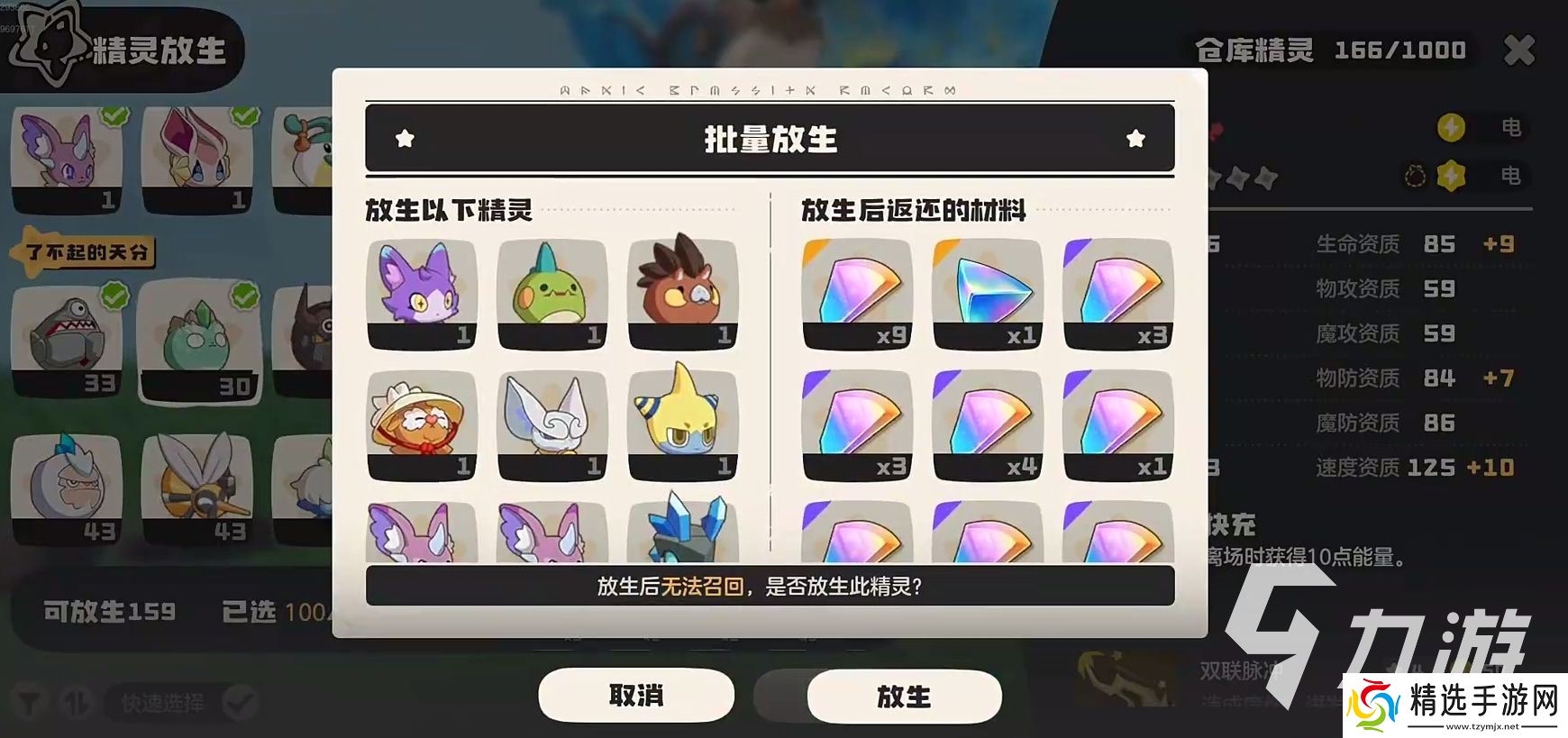1568x738 pixels.
Task: Click the star icon left of 批量放生 title
Action: [407, 139]
